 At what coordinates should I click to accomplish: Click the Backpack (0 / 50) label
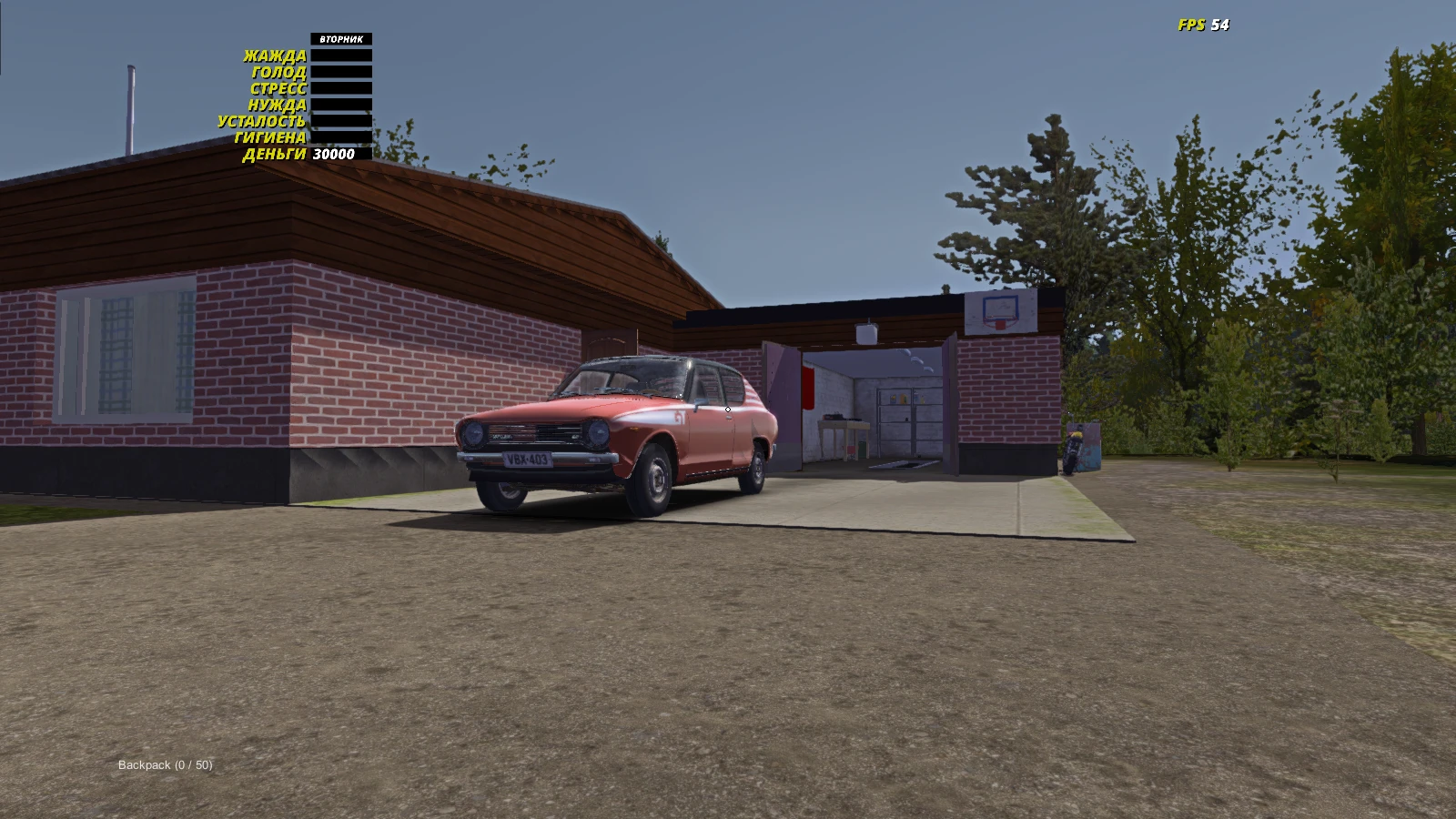coord(167,765)
